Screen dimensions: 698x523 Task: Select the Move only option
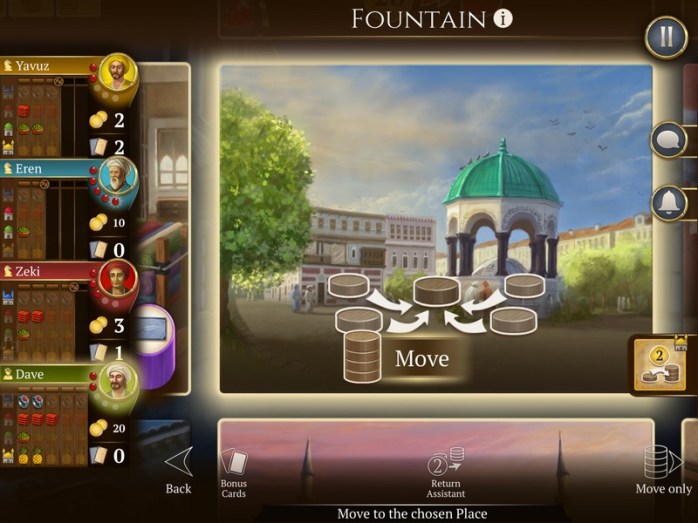click(x=663, y=469)
